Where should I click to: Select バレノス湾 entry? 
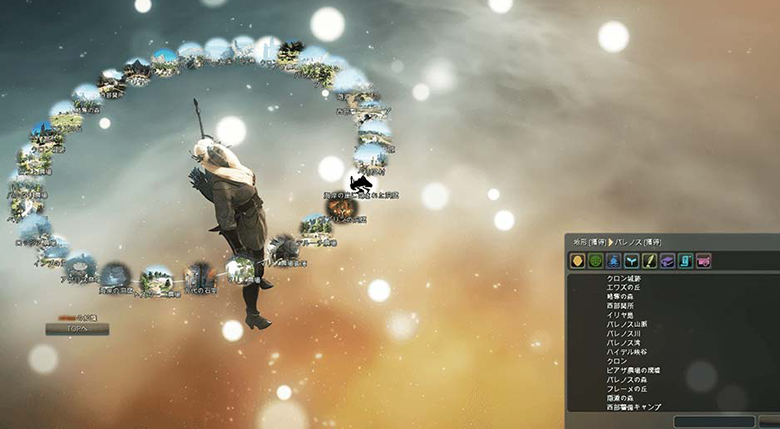point(622,343)
